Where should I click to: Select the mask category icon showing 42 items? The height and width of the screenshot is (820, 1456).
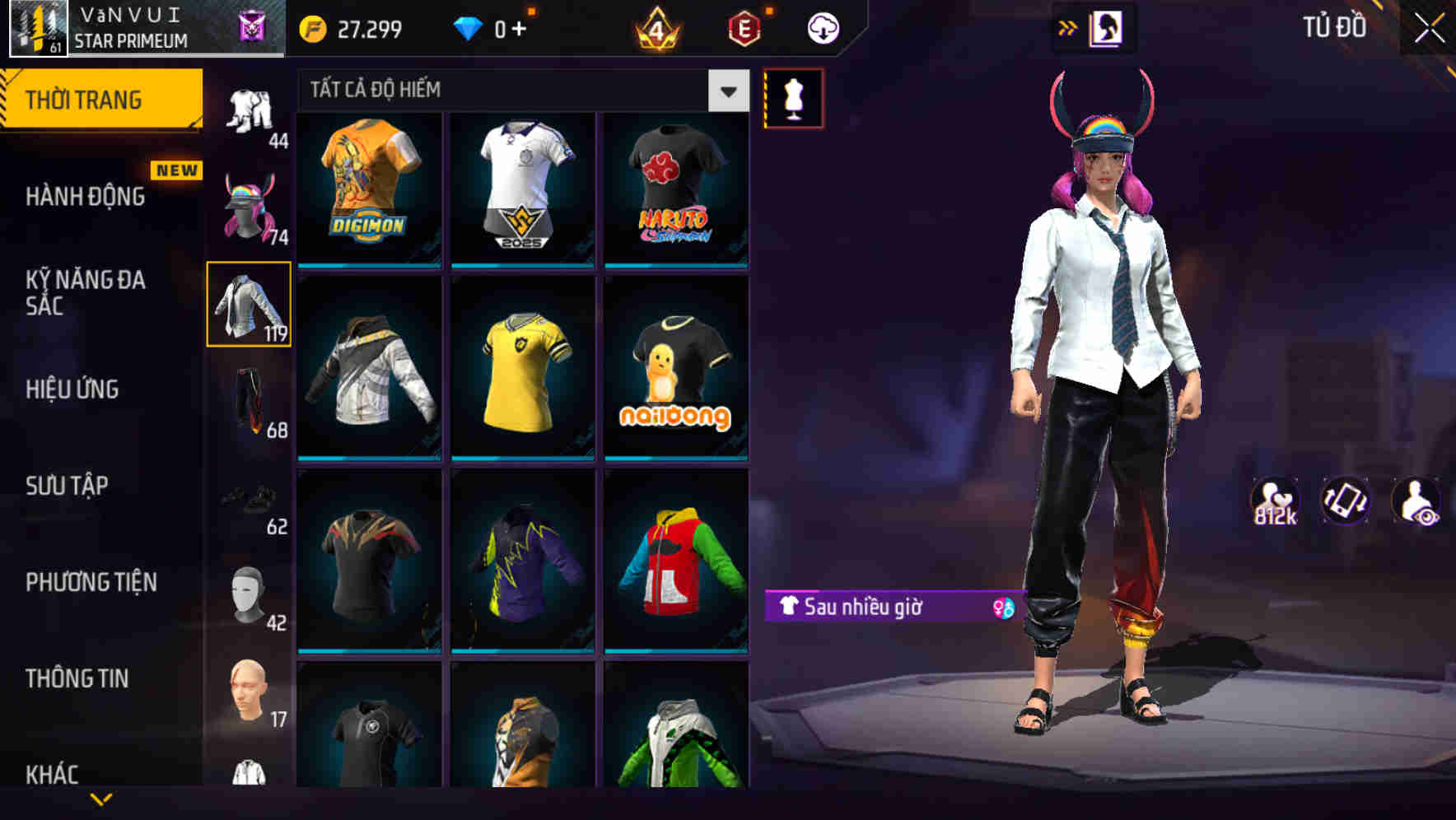249,597
